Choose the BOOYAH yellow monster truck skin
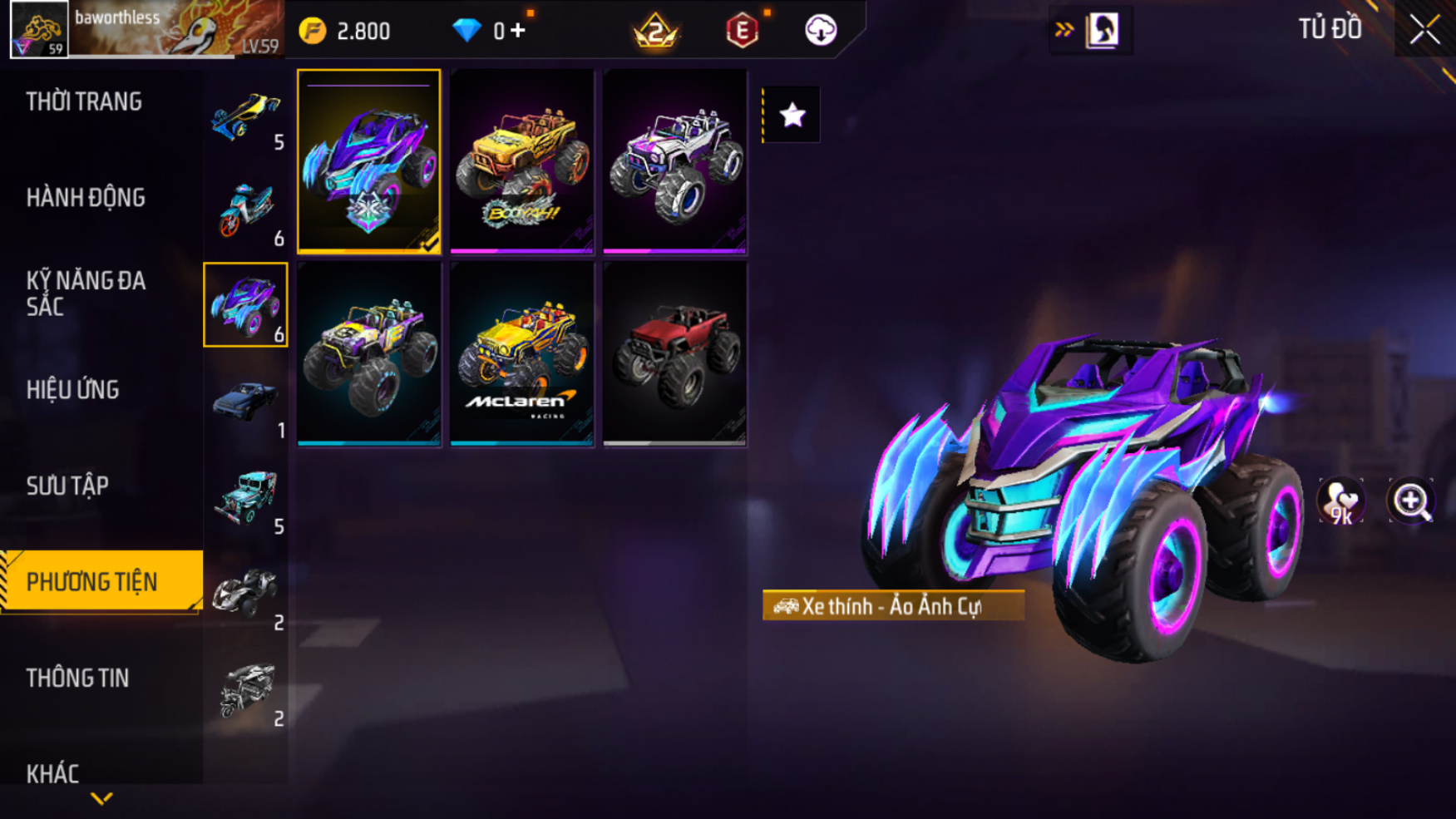 click(521, 161)
